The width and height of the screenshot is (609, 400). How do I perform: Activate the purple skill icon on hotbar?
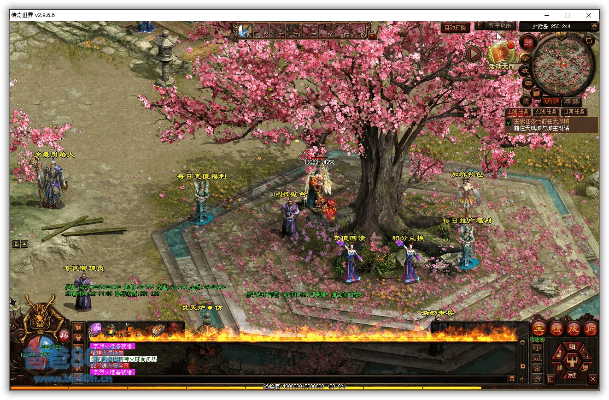(x=97, y=329)
